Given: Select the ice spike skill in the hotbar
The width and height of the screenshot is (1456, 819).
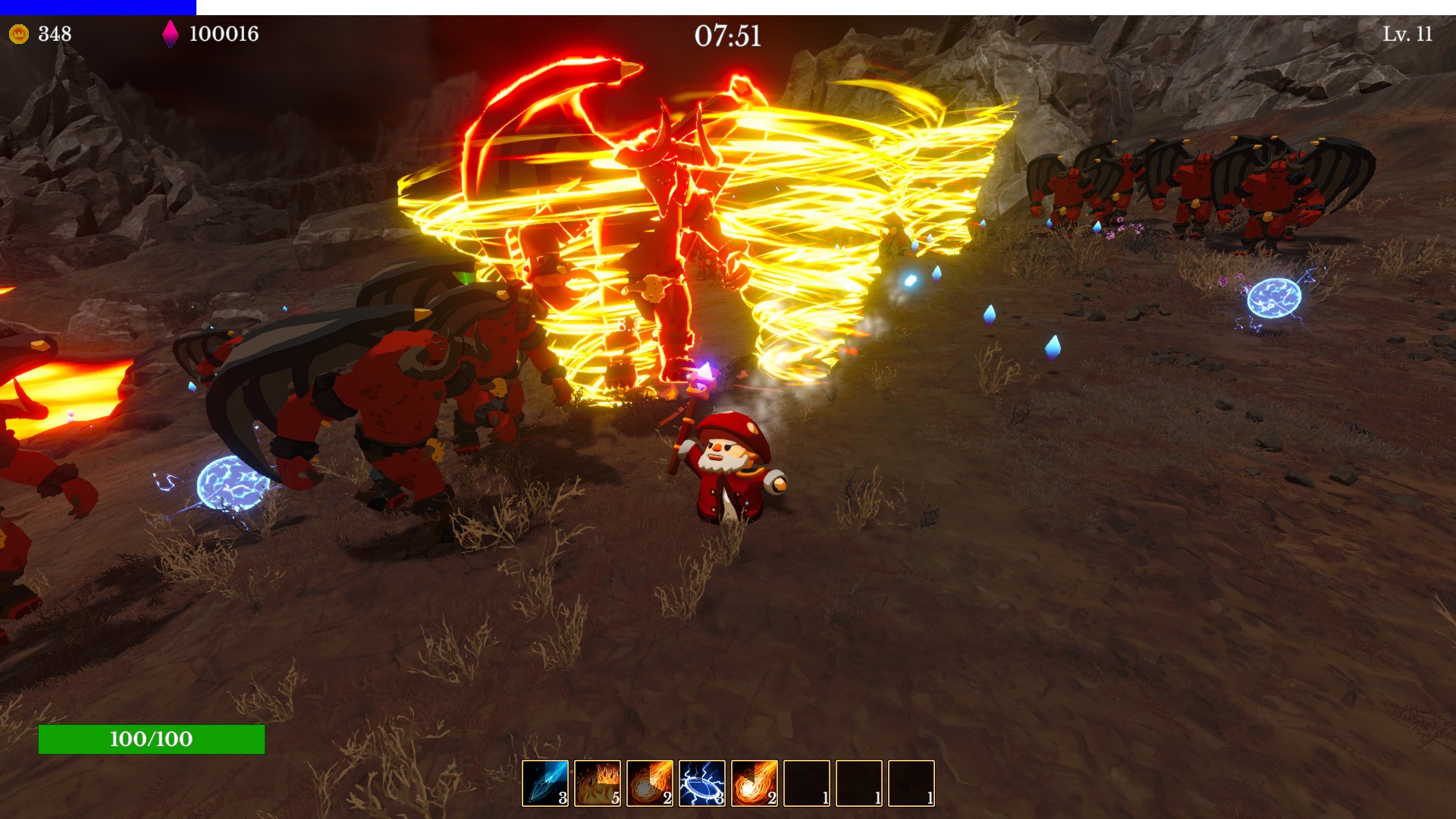Looking at the screenshot, I should pos(544,782).
